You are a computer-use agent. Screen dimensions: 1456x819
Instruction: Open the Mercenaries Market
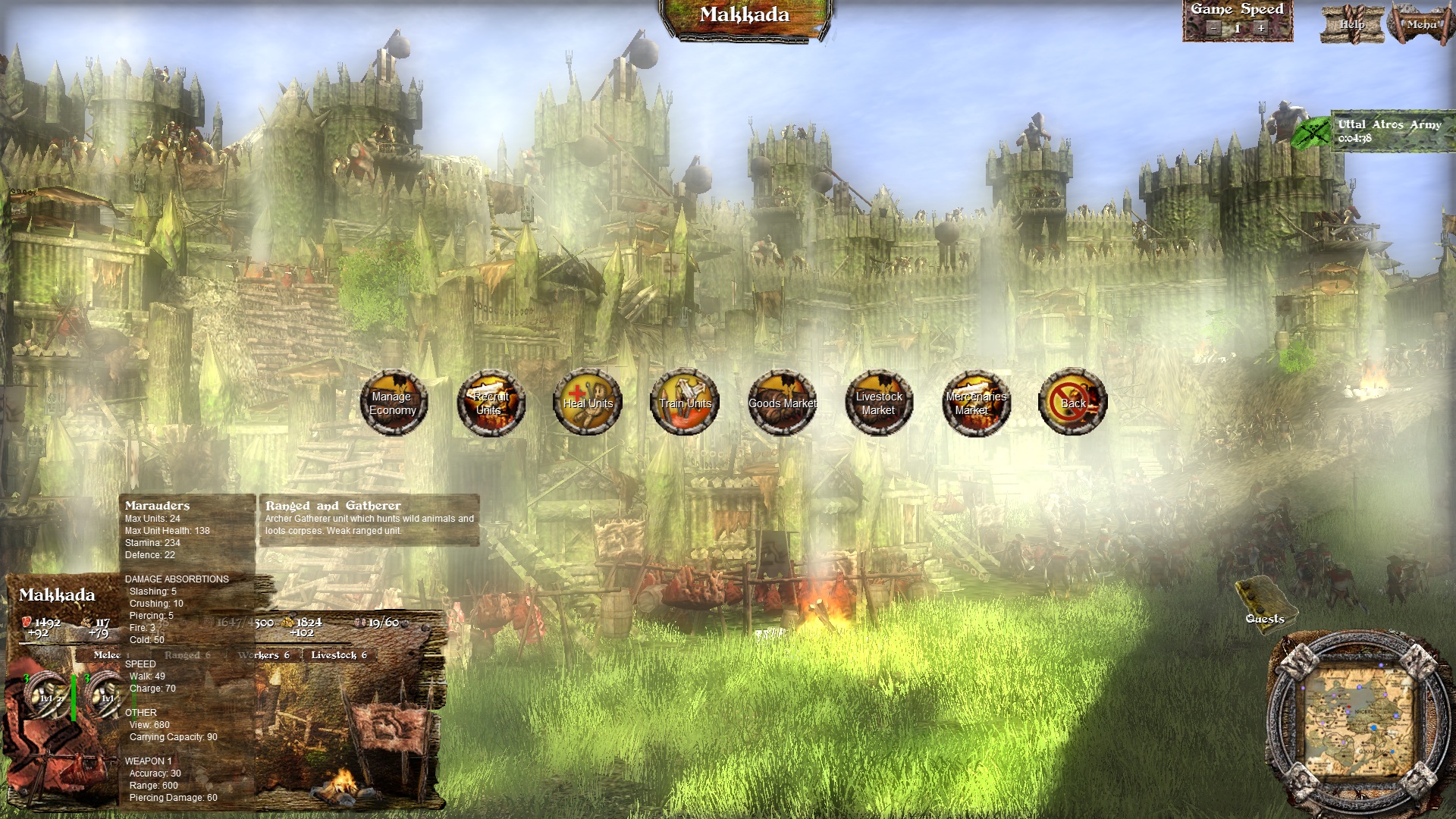click(976, 403)
